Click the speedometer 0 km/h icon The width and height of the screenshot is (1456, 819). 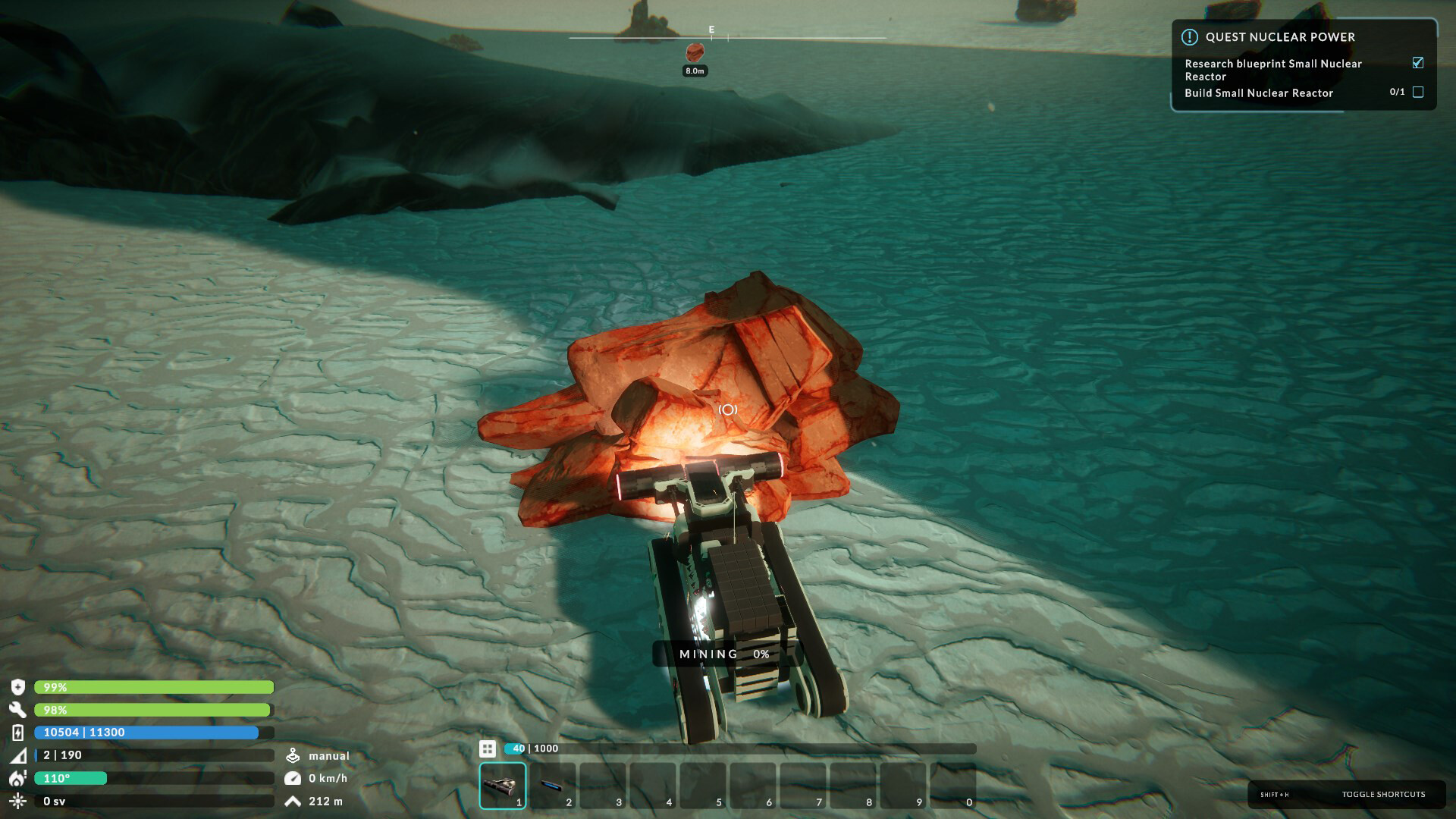[x=293, y=777]
